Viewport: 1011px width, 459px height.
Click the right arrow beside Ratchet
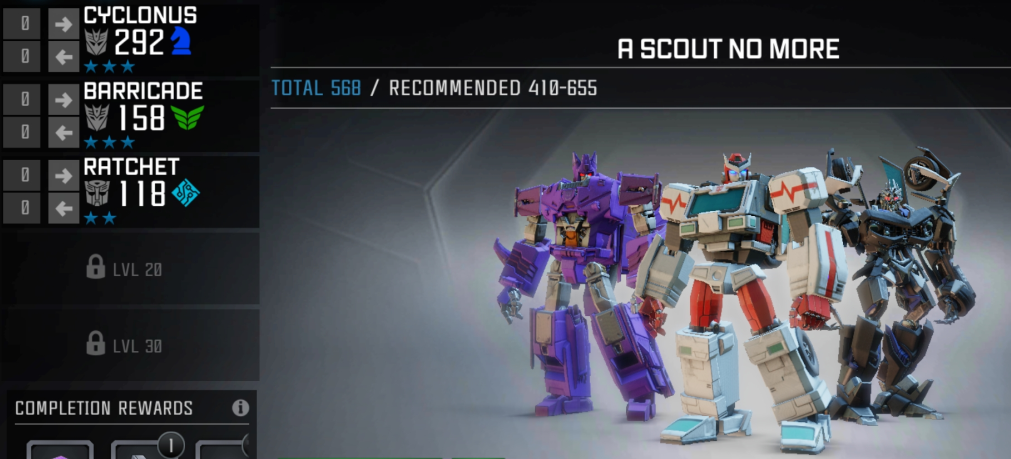point(63,175)
